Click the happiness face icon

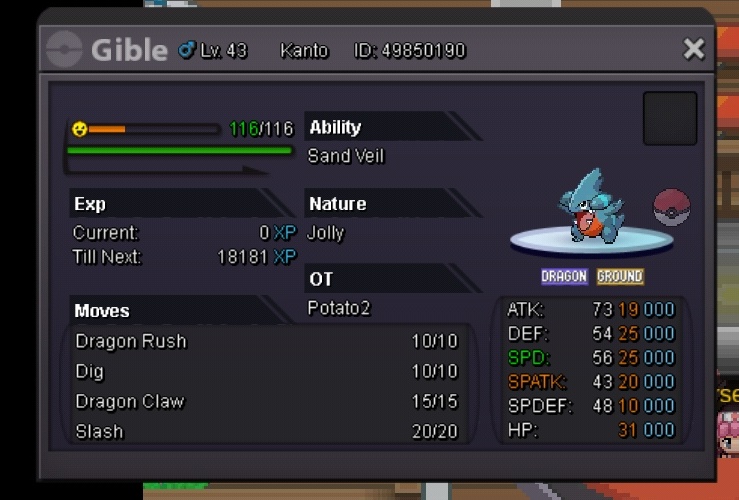click(80, 129)
